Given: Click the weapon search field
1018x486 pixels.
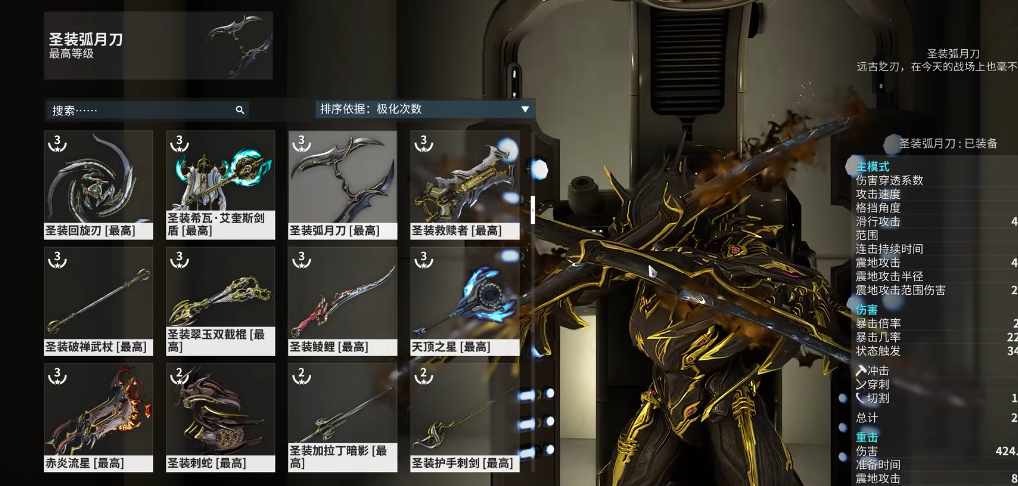Looking at the screenshot, I should click(140, 110).
